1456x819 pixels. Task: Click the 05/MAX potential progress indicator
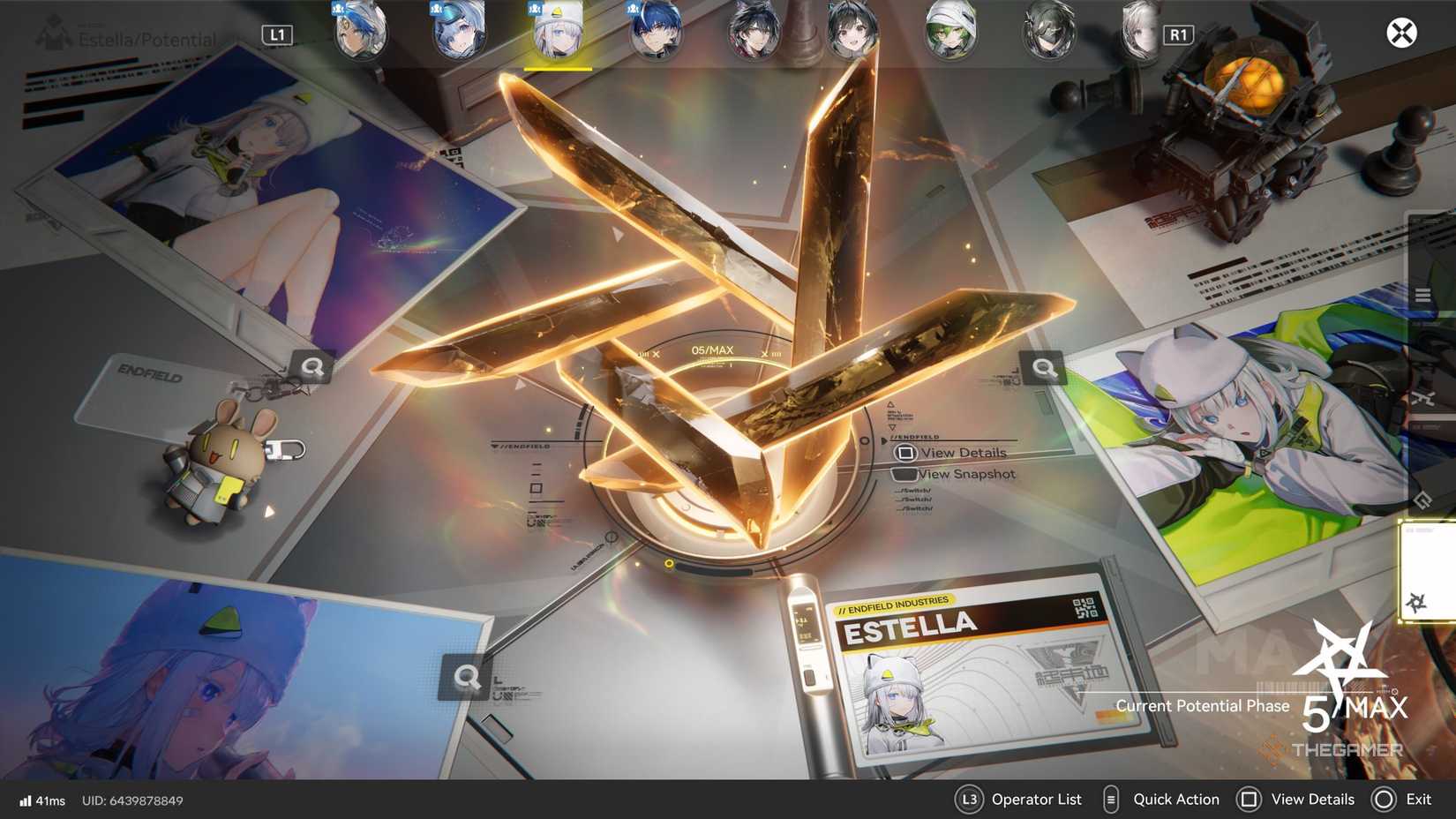click(711, 349)
